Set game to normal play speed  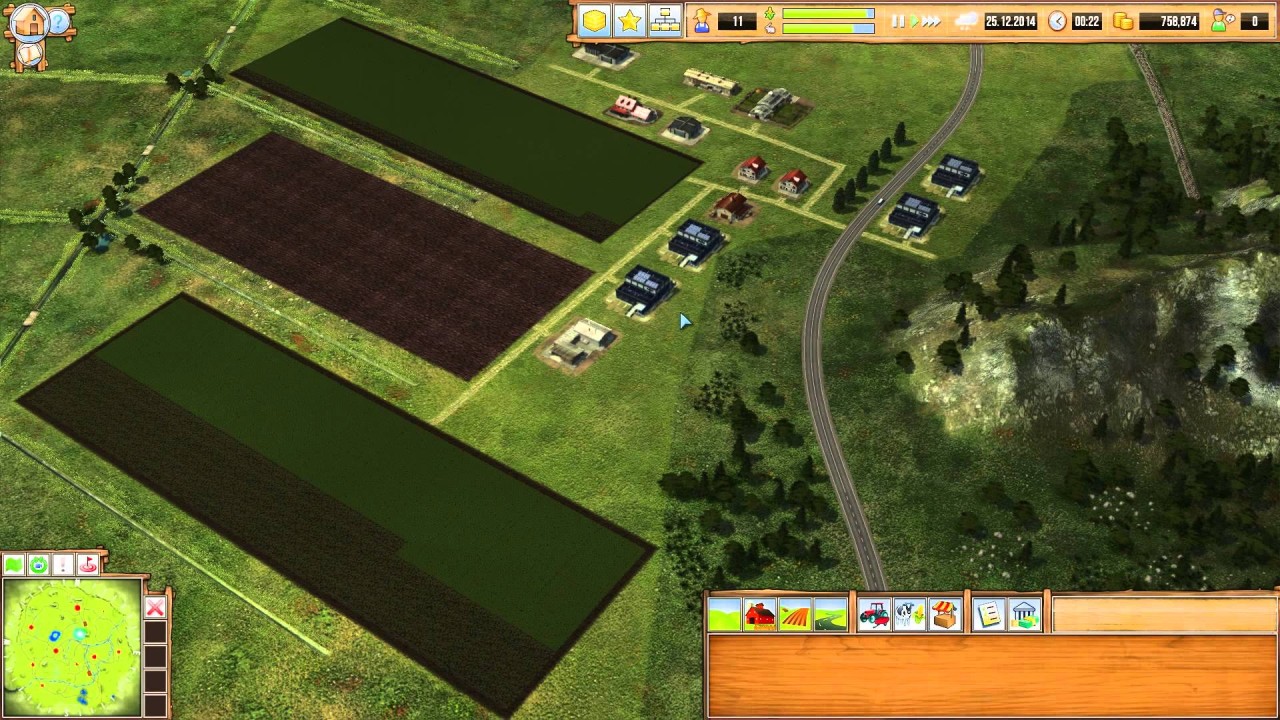(x=913, y=21)
